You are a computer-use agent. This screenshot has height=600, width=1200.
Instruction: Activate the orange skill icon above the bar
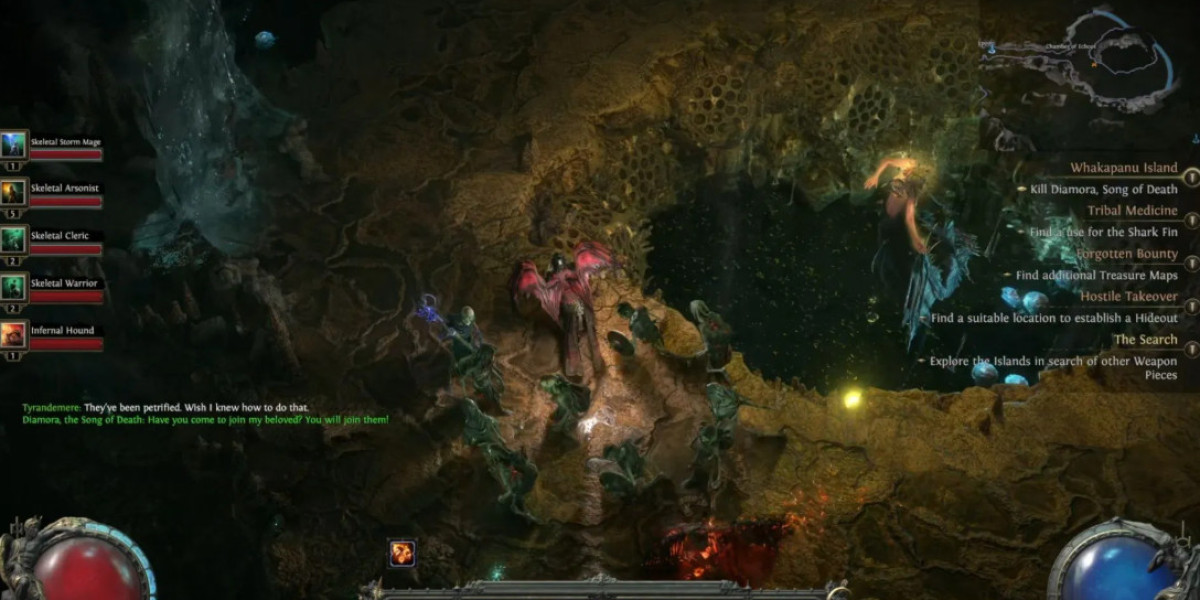402,553
